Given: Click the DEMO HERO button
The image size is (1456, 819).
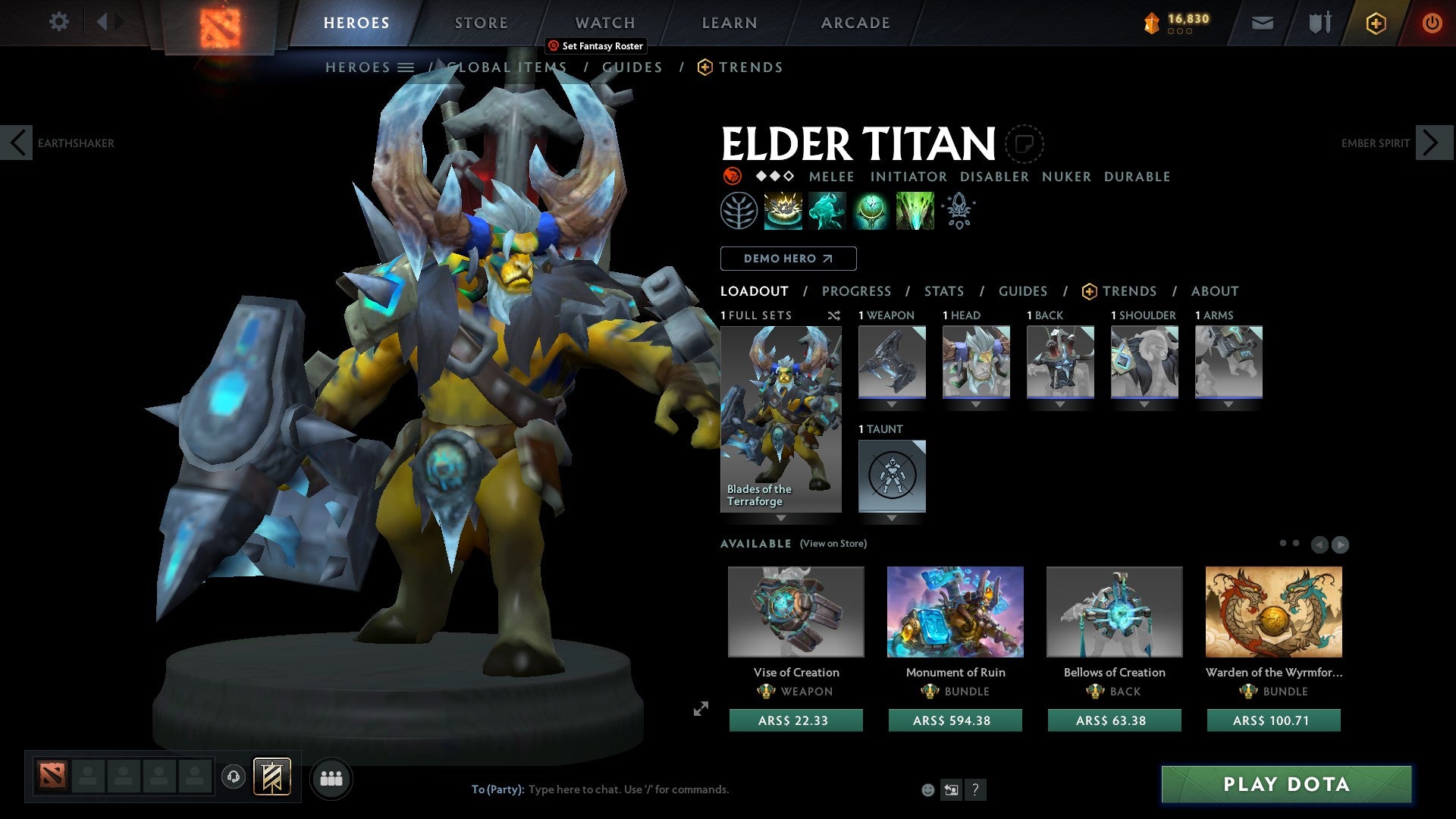Looking at the screenshot, I should coord(787,258).
